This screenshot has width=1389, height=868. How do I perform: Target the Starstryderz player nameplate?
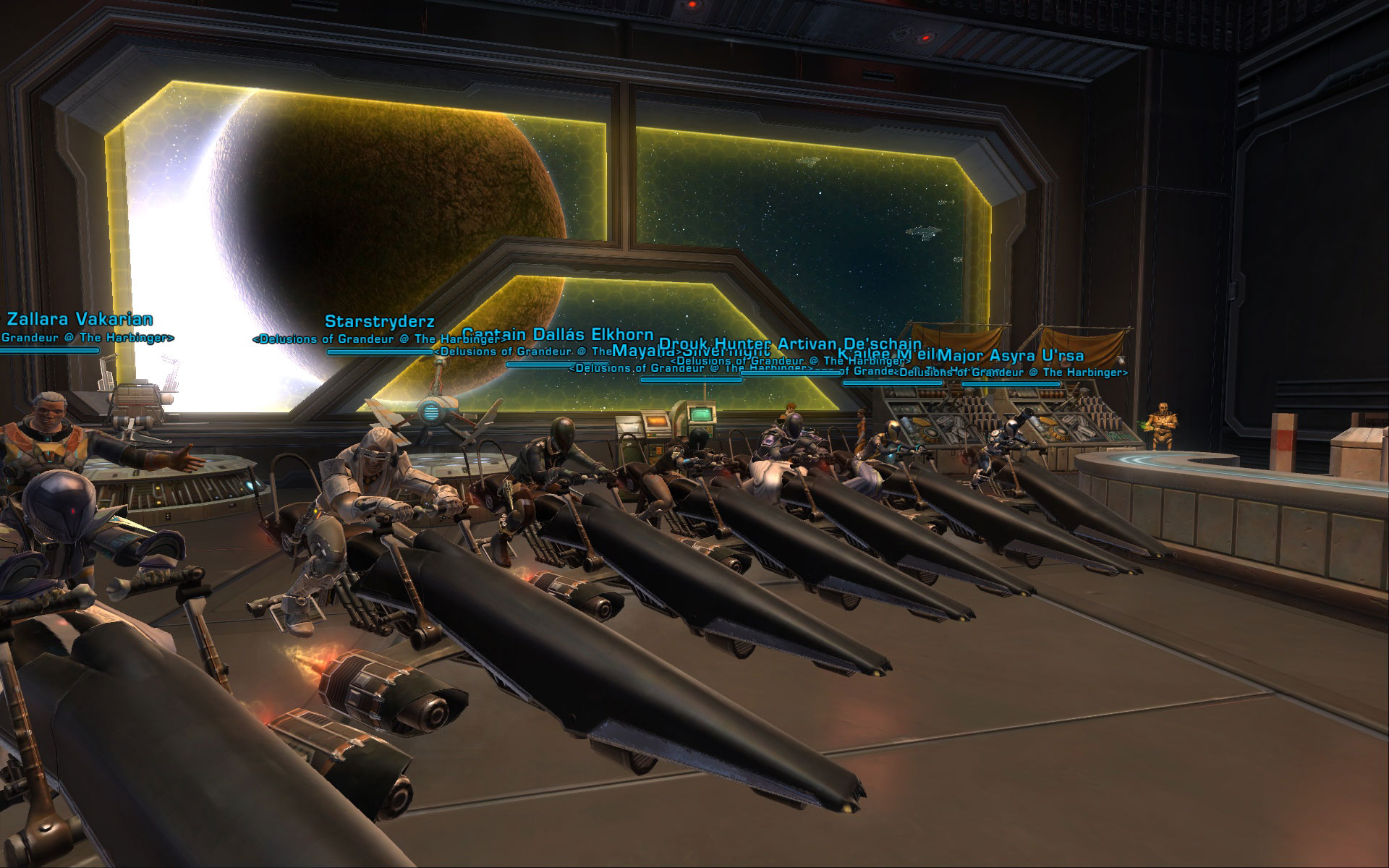point(379,321)
